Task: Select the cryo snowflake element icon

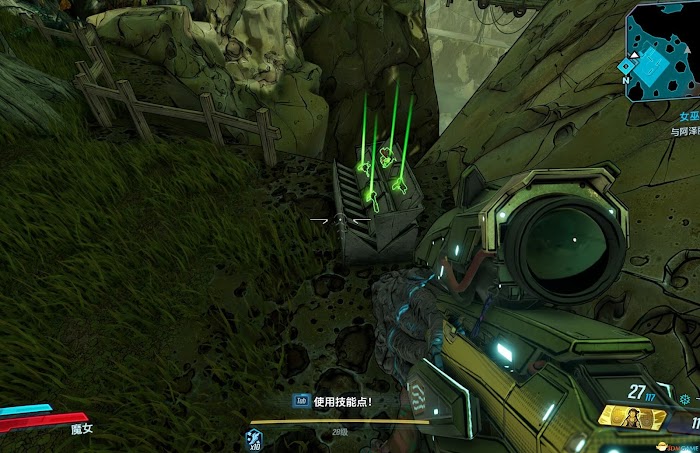Action: click(685, 400)
